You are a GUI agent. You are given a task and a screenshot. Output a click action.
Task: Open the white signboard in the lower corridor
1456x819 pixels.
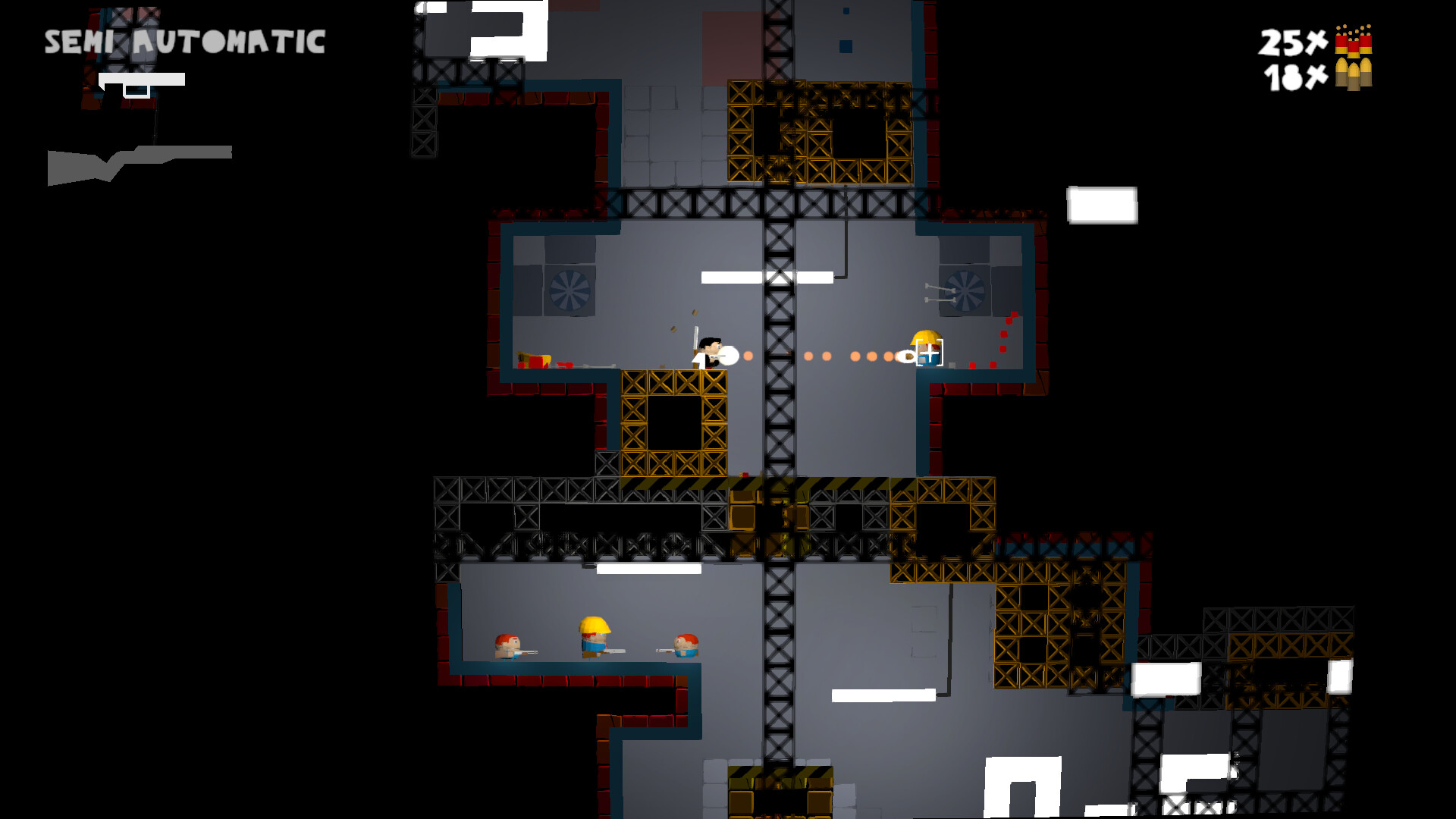884,693
